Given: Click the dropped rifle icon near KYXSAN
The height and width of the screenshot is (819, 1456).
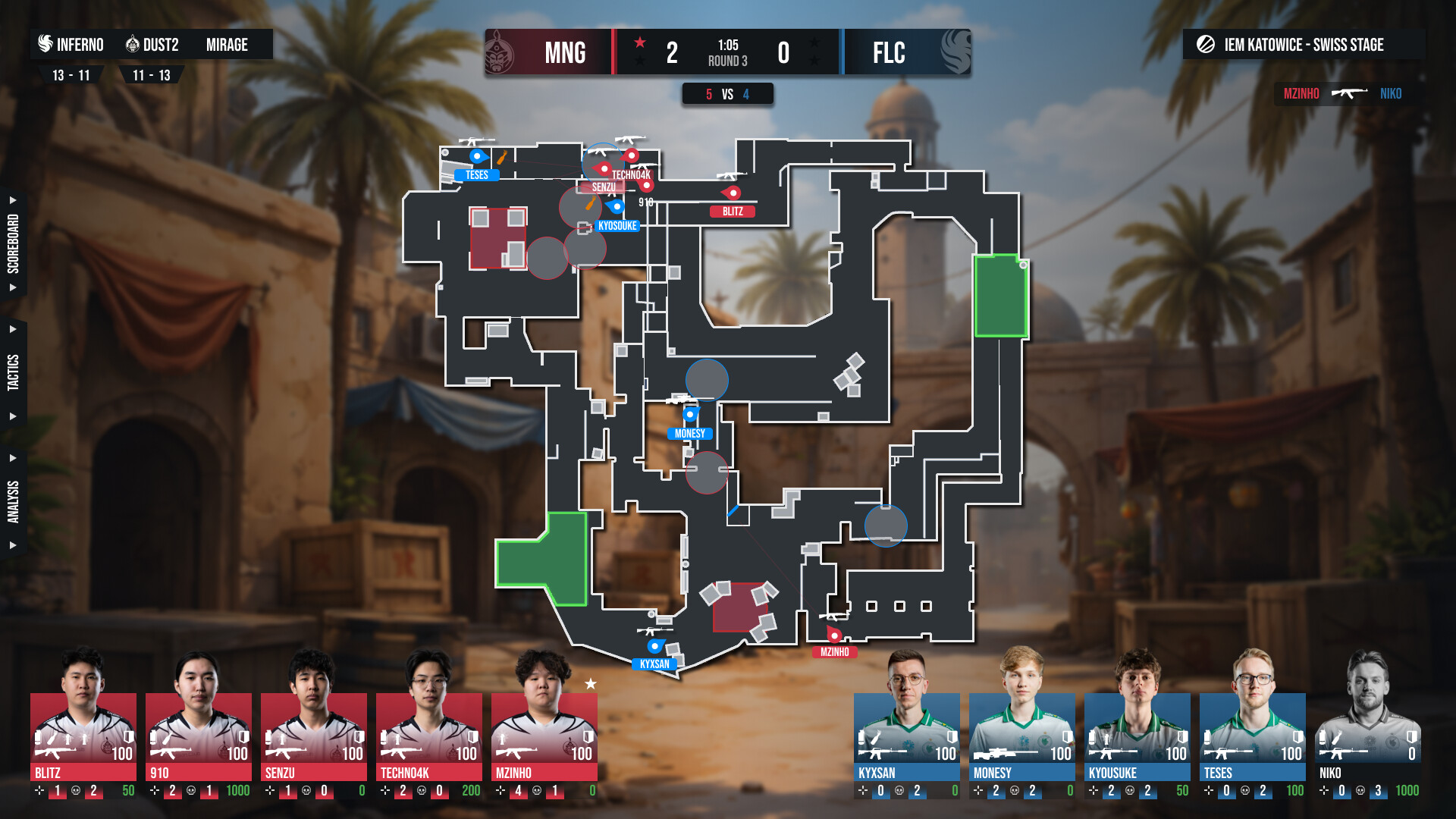Looking at the screenshot, I should [657, 631].
